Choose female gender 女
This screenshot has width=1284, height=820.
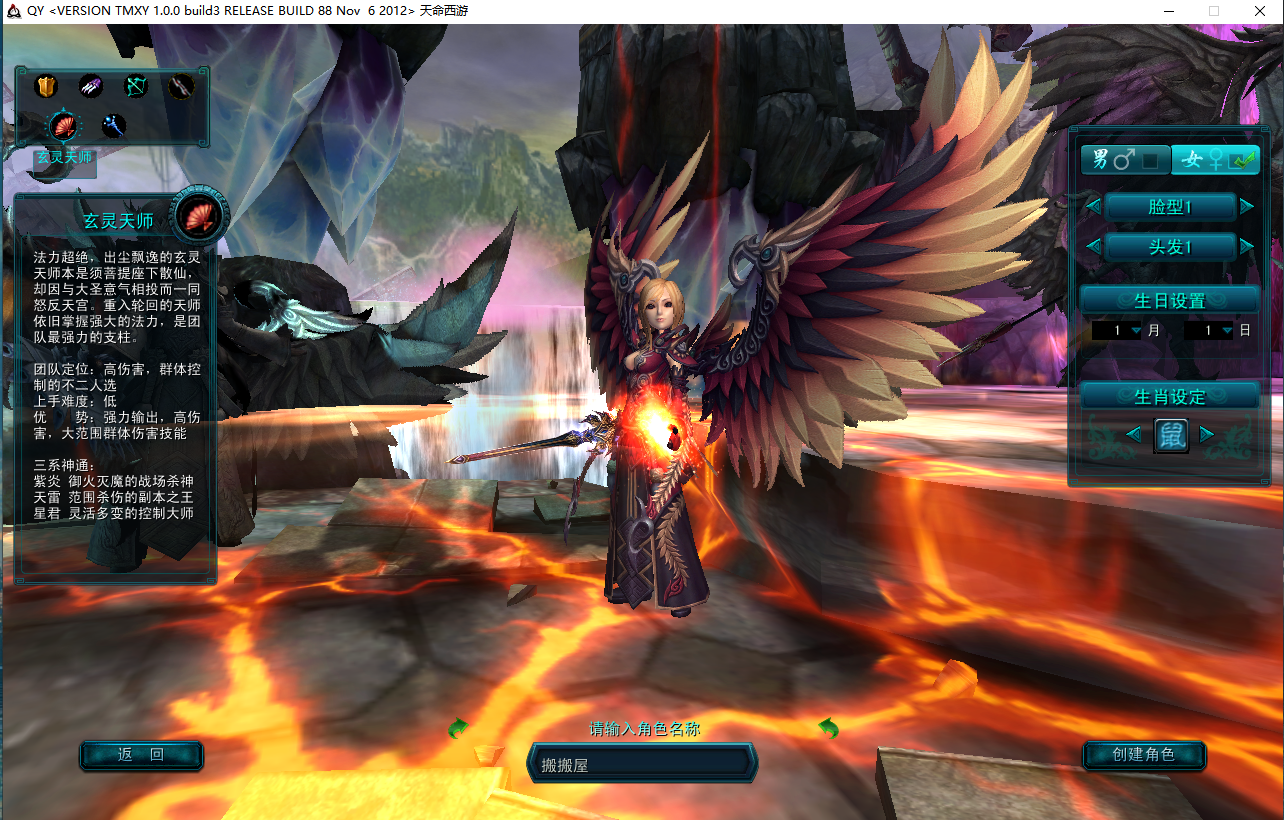point(1215,160)
